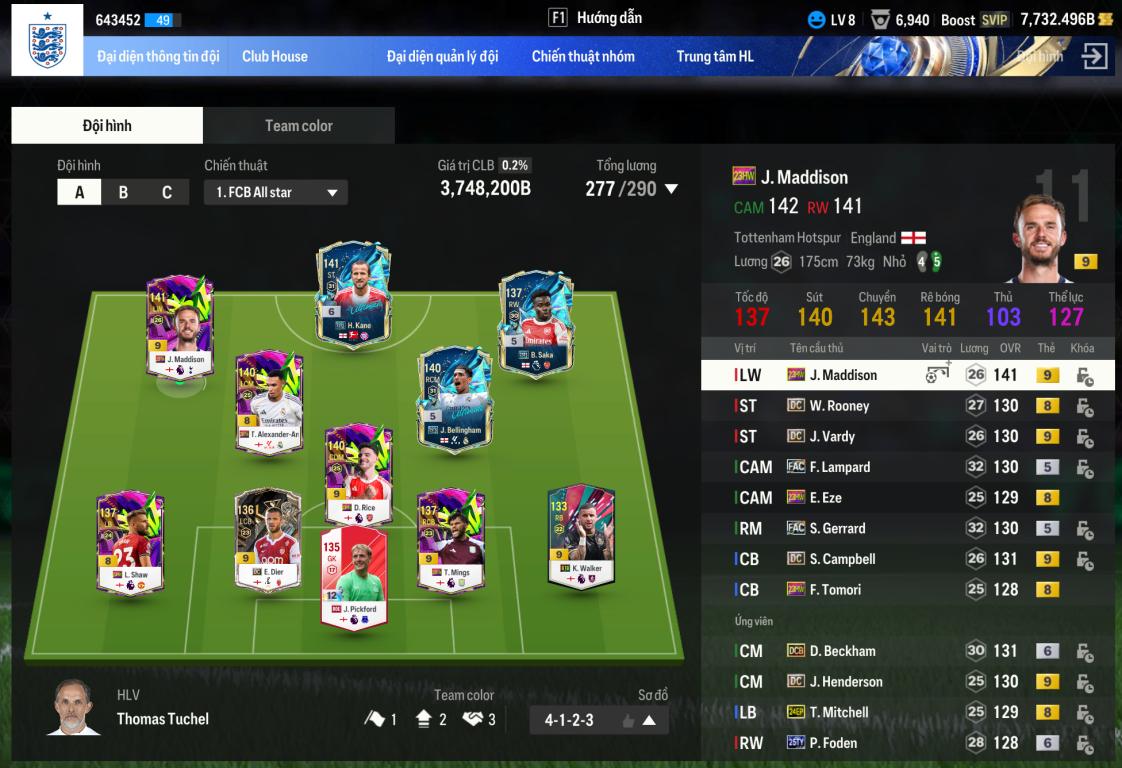Select W. Rooney in the substitutes list
This screenshot has width=1122, height=768.
839,406
